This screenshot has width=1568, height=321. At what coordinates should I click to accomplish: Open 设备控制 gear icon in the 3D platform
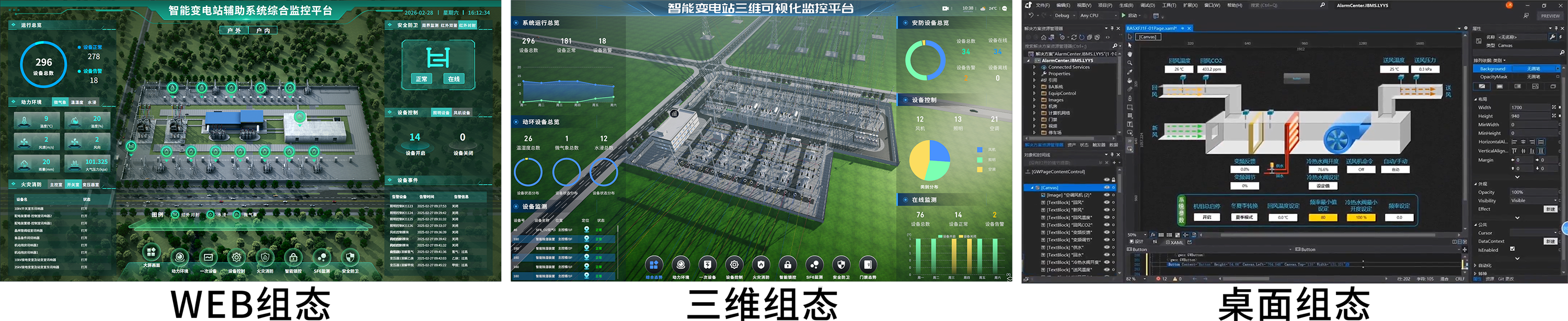pos(734,265)
